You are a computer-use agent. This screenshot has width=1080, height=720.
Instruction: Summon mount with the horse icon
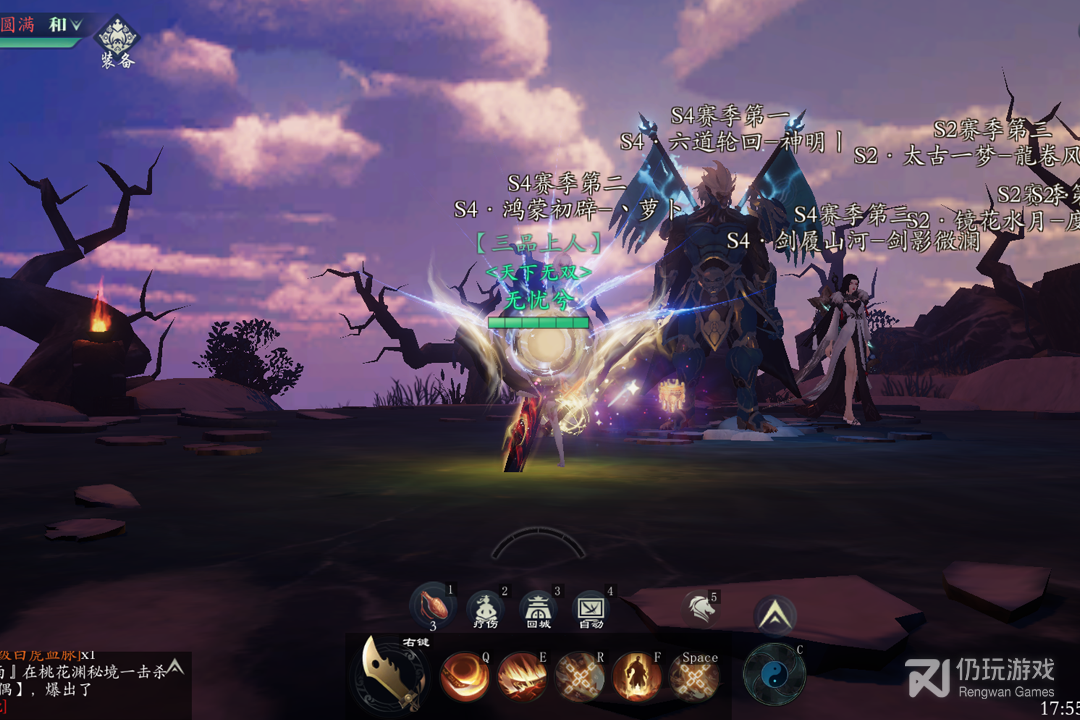click(x=700, y=607)
